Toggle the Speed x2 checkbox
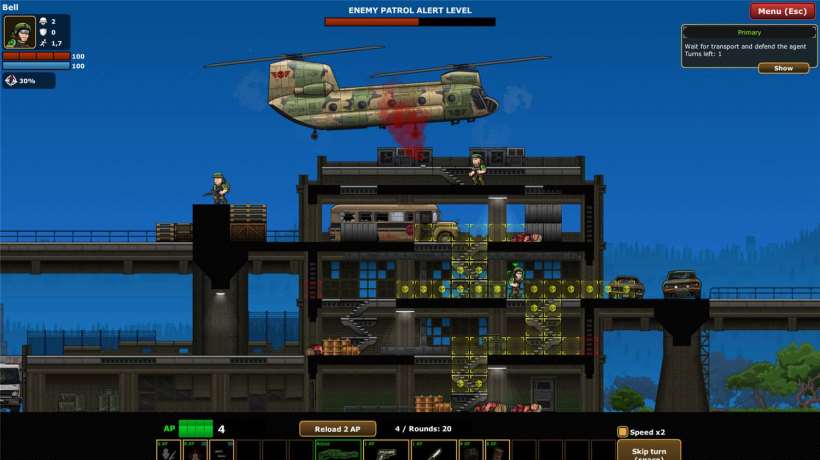Image resolution: width=820 pixels, height=460 pixels. click(622, 432)
